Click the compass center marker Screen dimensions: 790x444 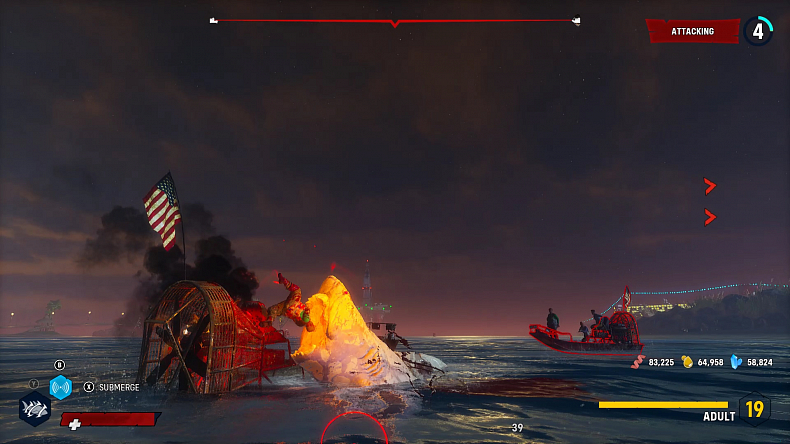coord(394,22)
